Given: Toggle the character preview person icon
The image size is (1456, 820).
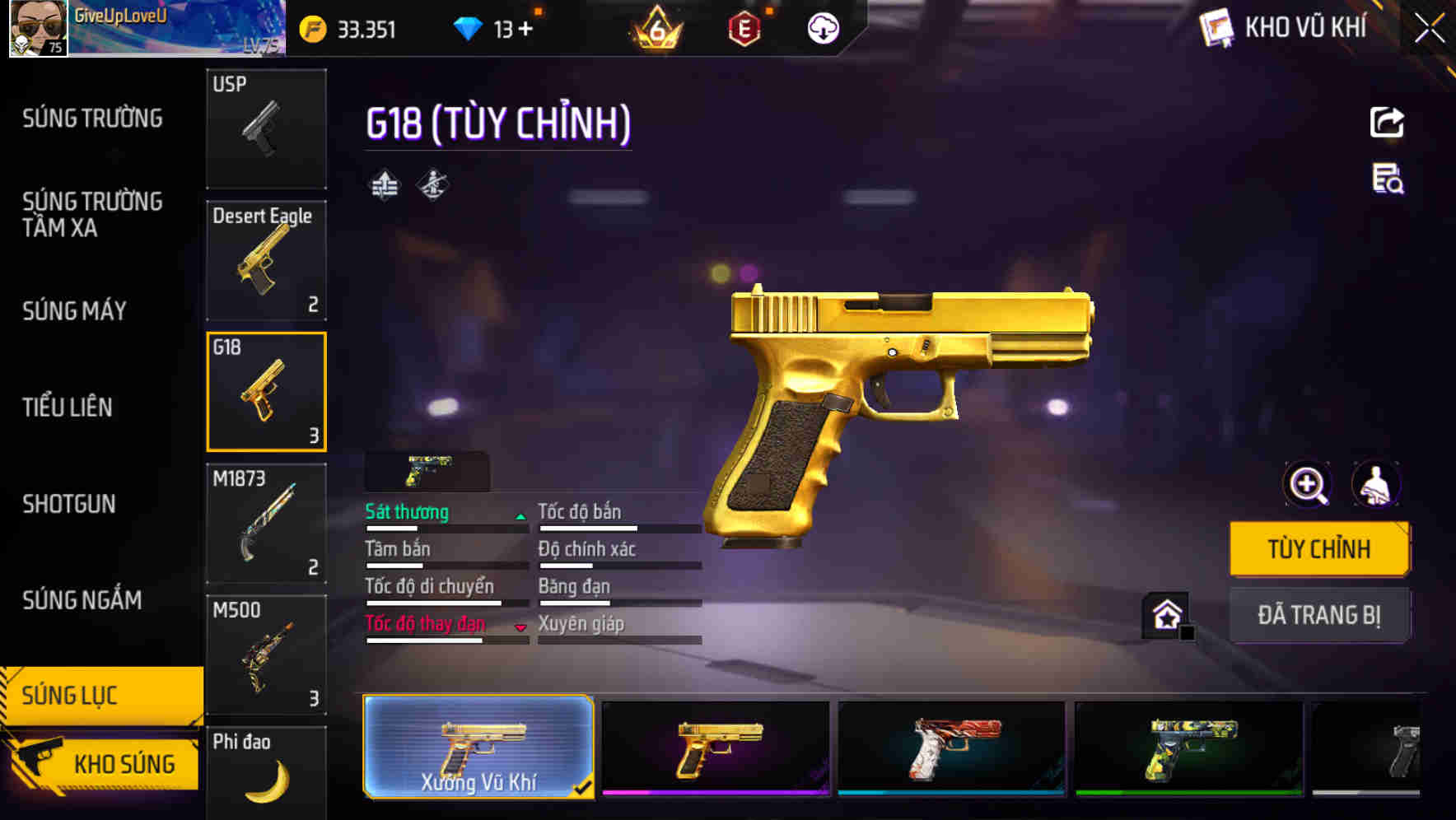Looking at the screenshot, I should click(x=1376, y=484).
